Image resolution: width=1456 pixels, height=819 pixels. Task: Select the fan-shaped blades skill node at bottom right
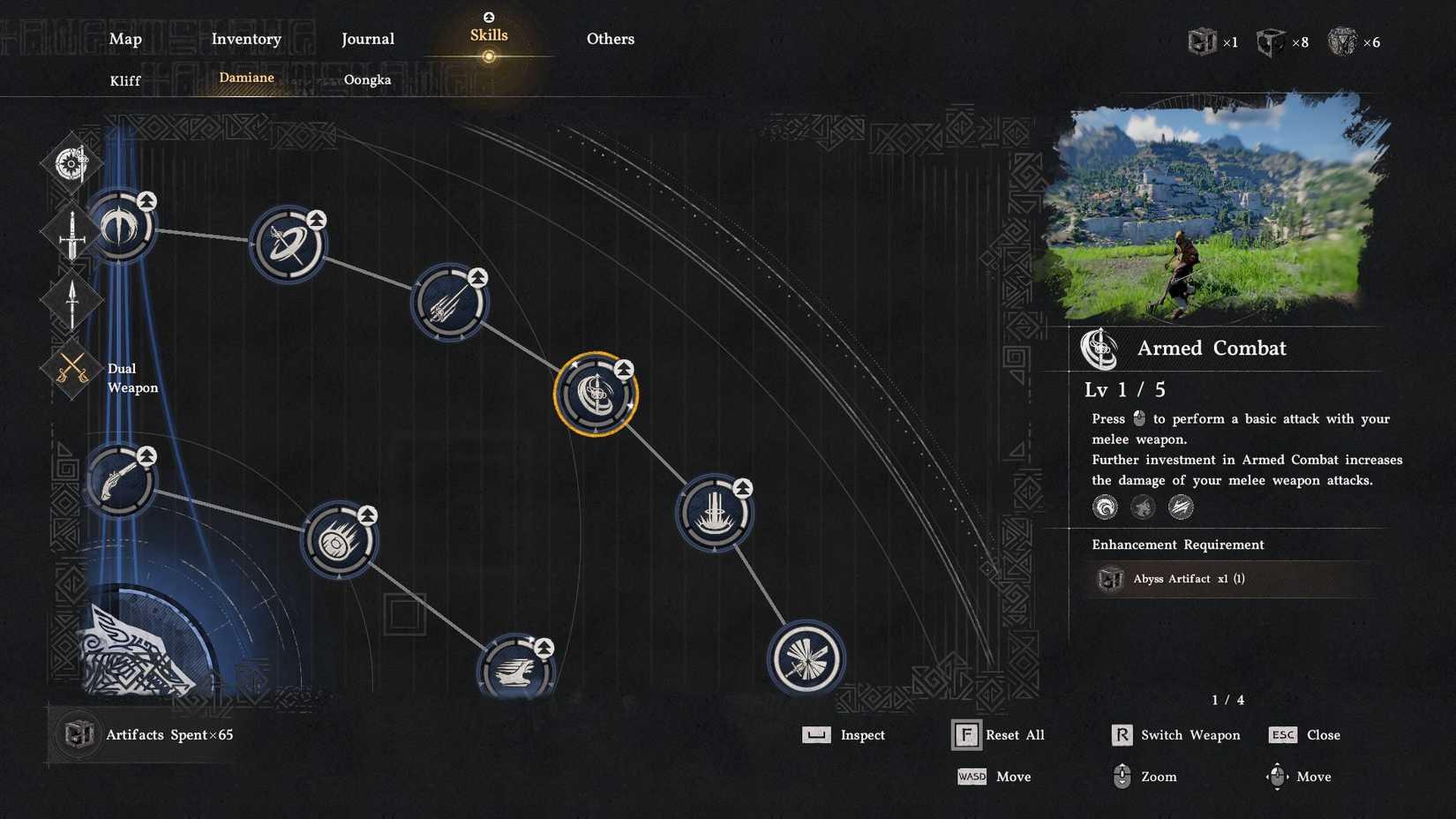(808, 660)
